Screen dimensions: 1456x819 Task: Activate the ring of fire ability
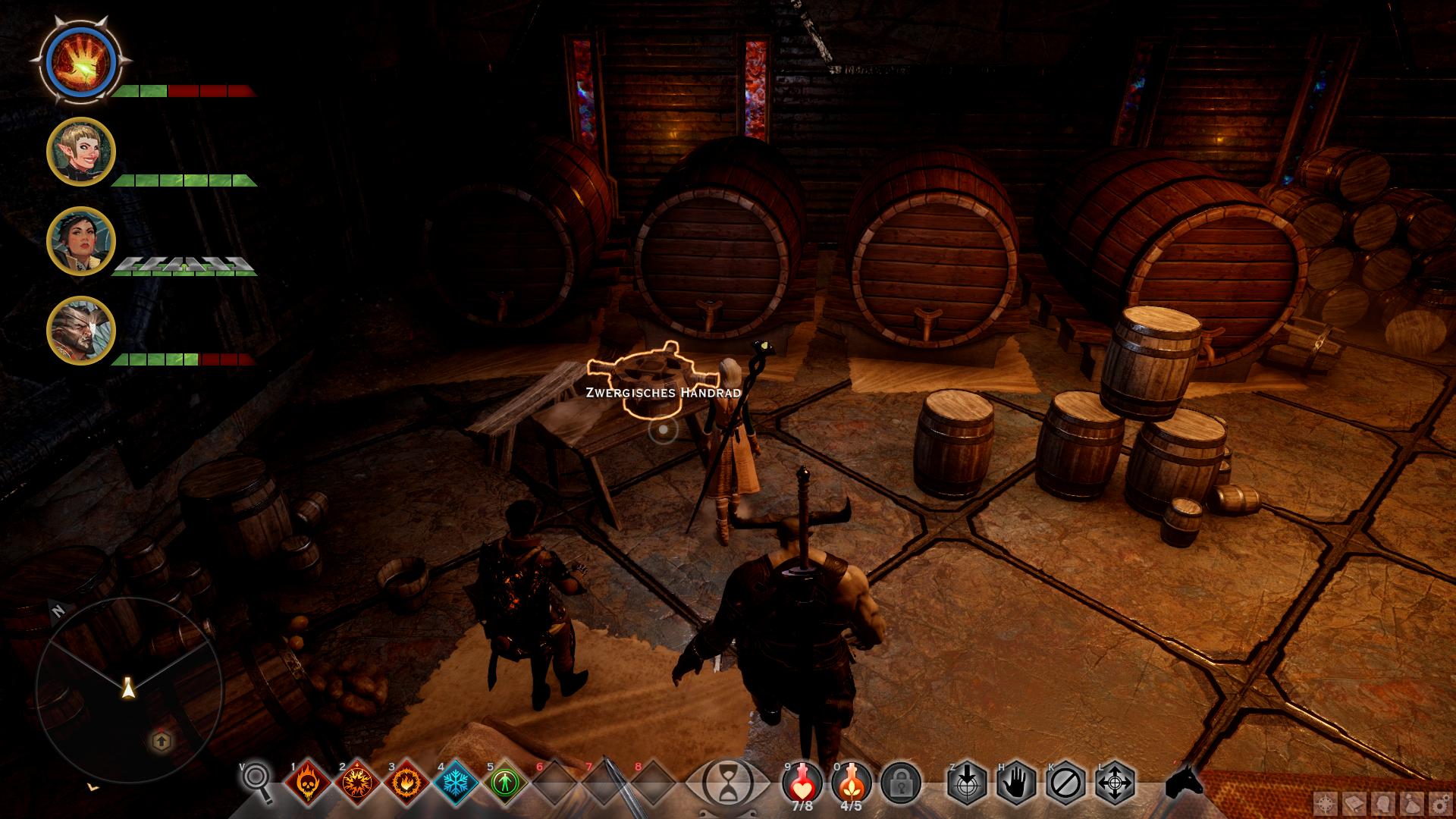click(406, 783)
